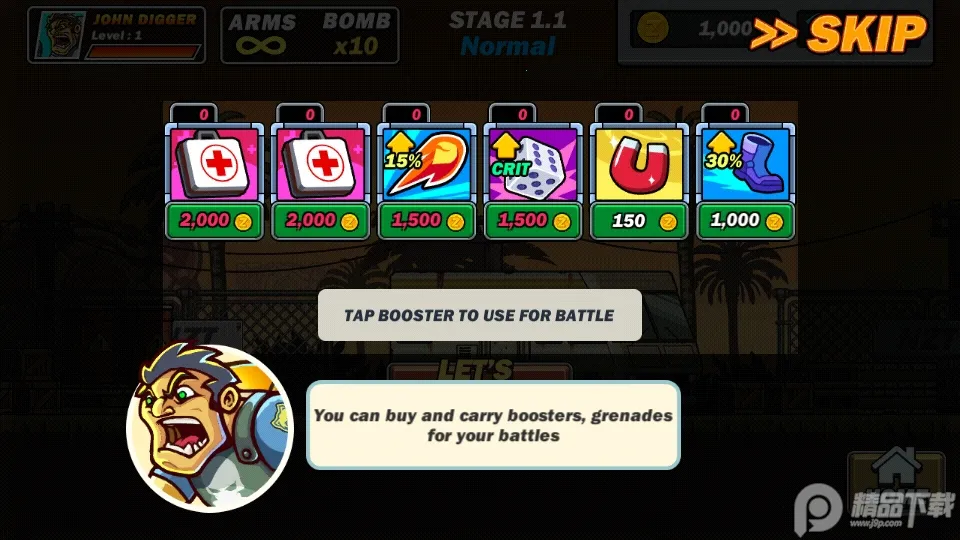Continue the tutorial dialogue about boosters
Screen dimensions: 960x540
(493, 425)
